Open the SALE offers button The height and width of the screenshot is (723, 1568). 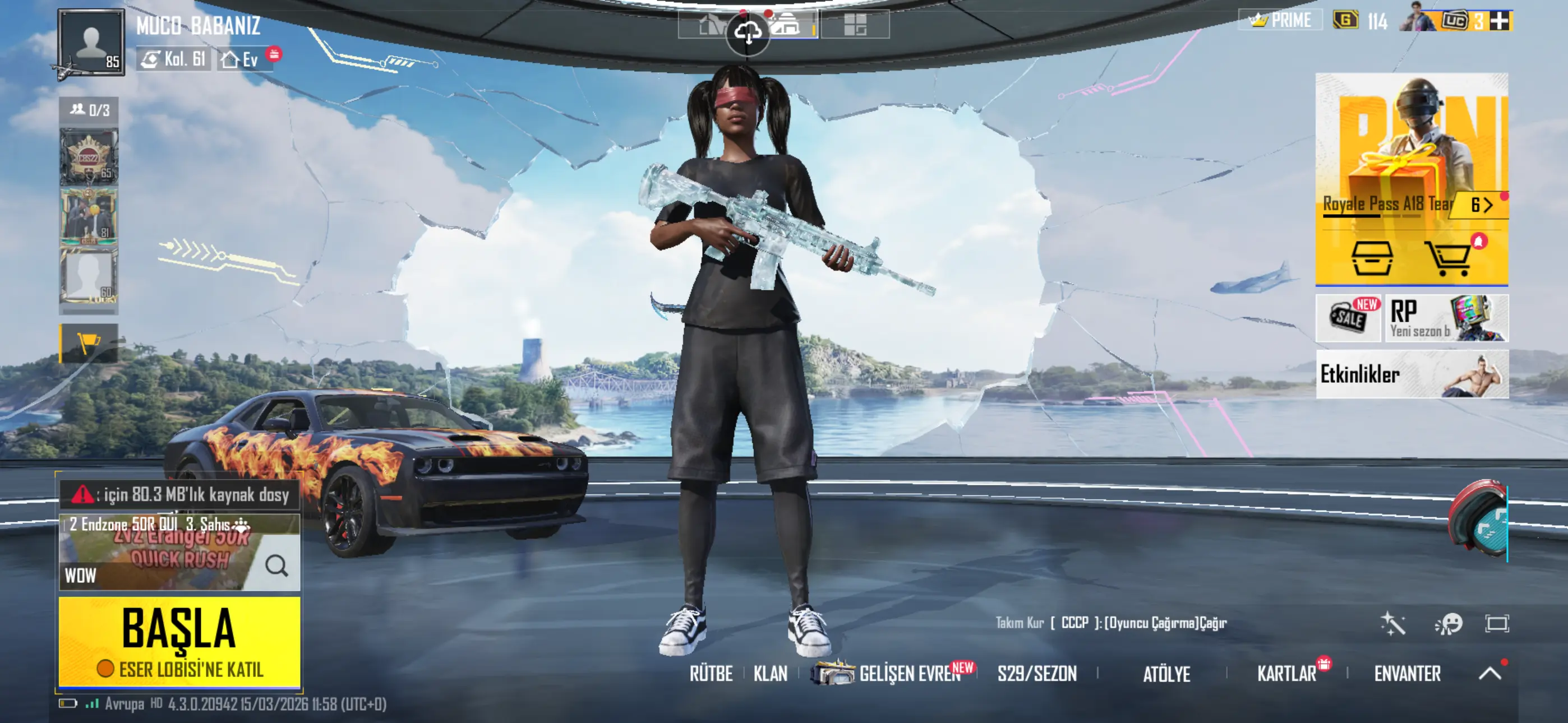point(1348,318)
